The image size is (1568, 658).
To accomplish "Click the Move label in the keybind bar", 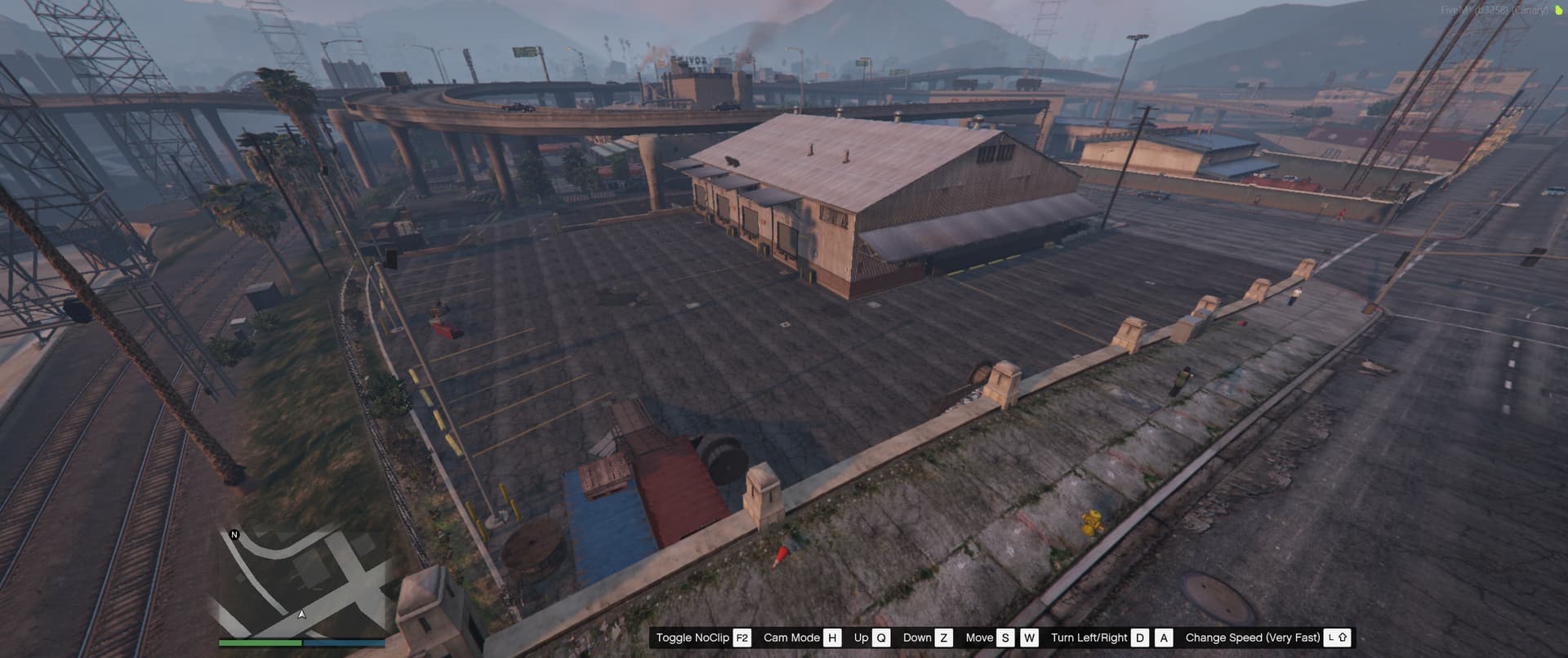I will click(x=980, y=638).
